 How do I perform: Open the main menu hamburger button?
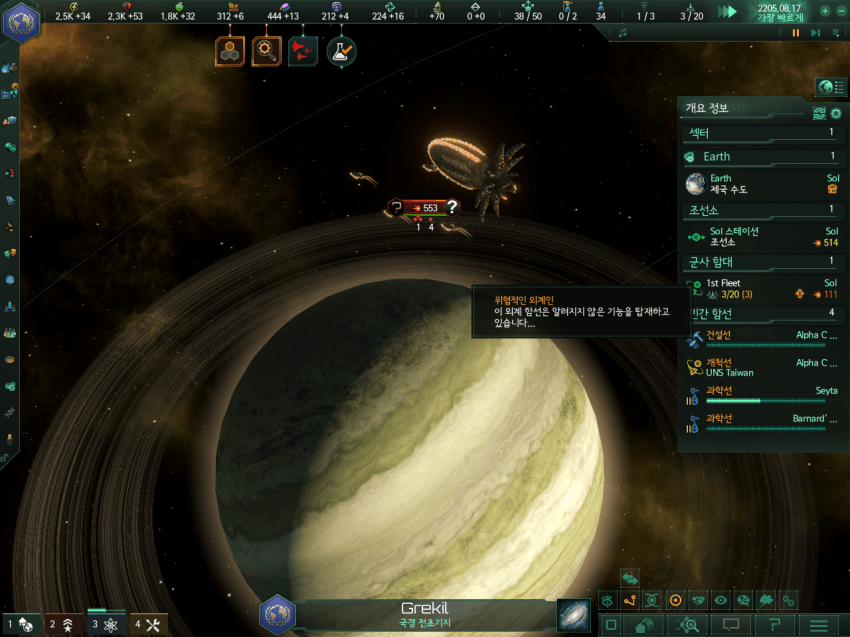click(x=820, y=625)
